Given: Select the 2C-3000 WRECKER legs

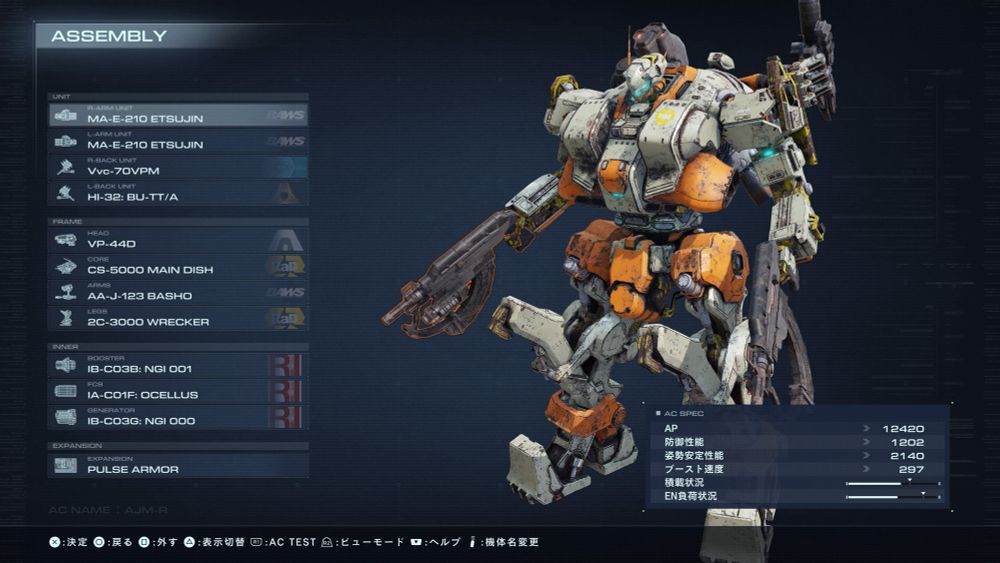Looking at the screenshot, I should (178, 318).
